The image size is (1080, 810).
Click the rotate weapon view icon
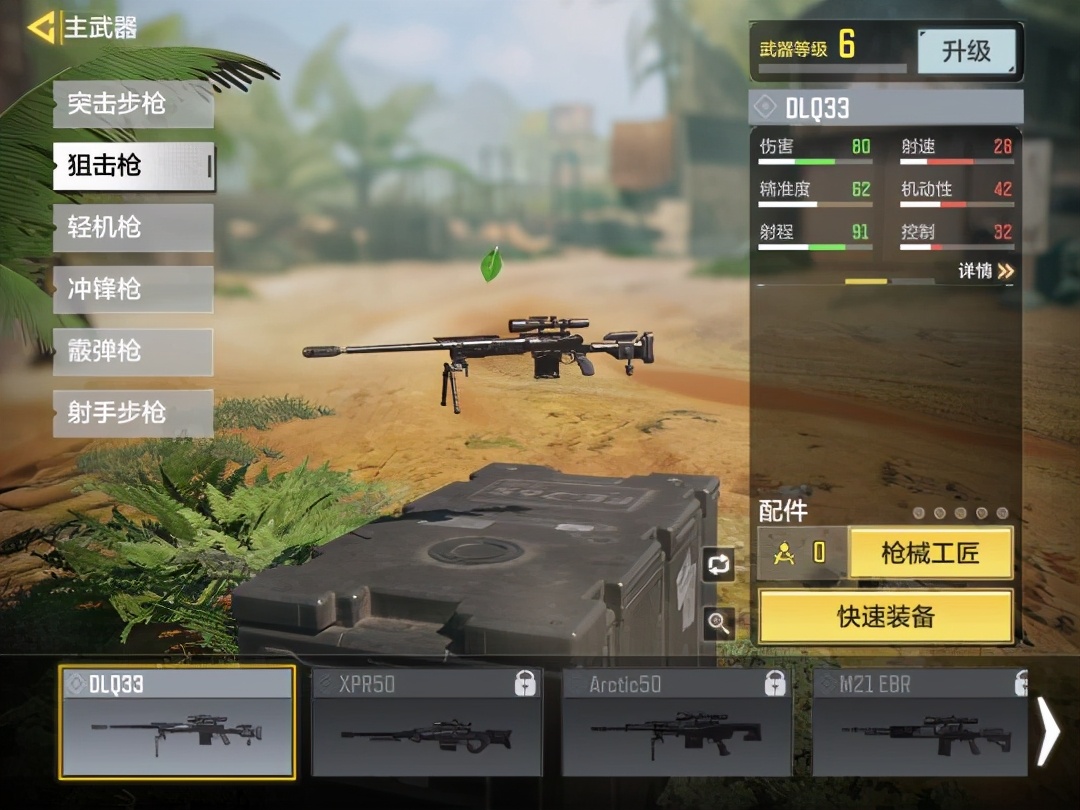[718, 565]
